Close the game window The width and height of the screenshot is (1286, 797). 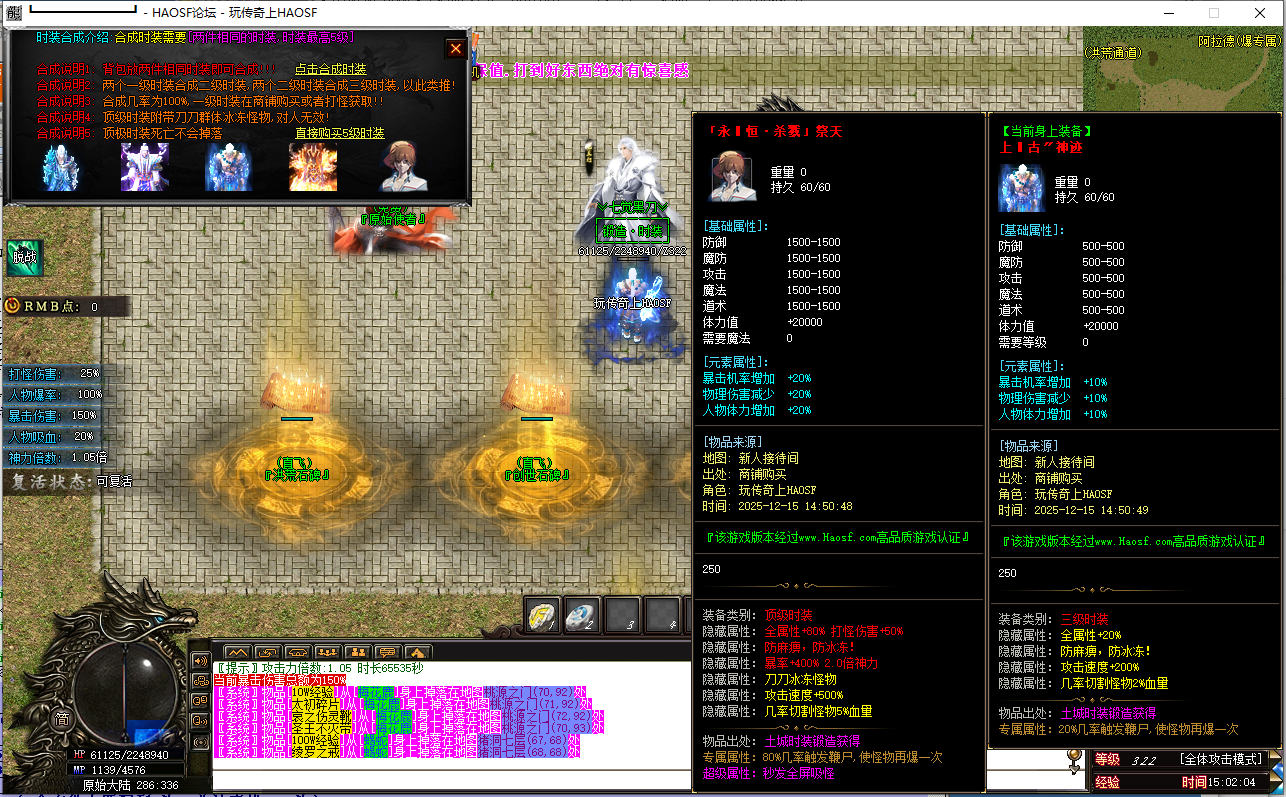point(1261,13)
